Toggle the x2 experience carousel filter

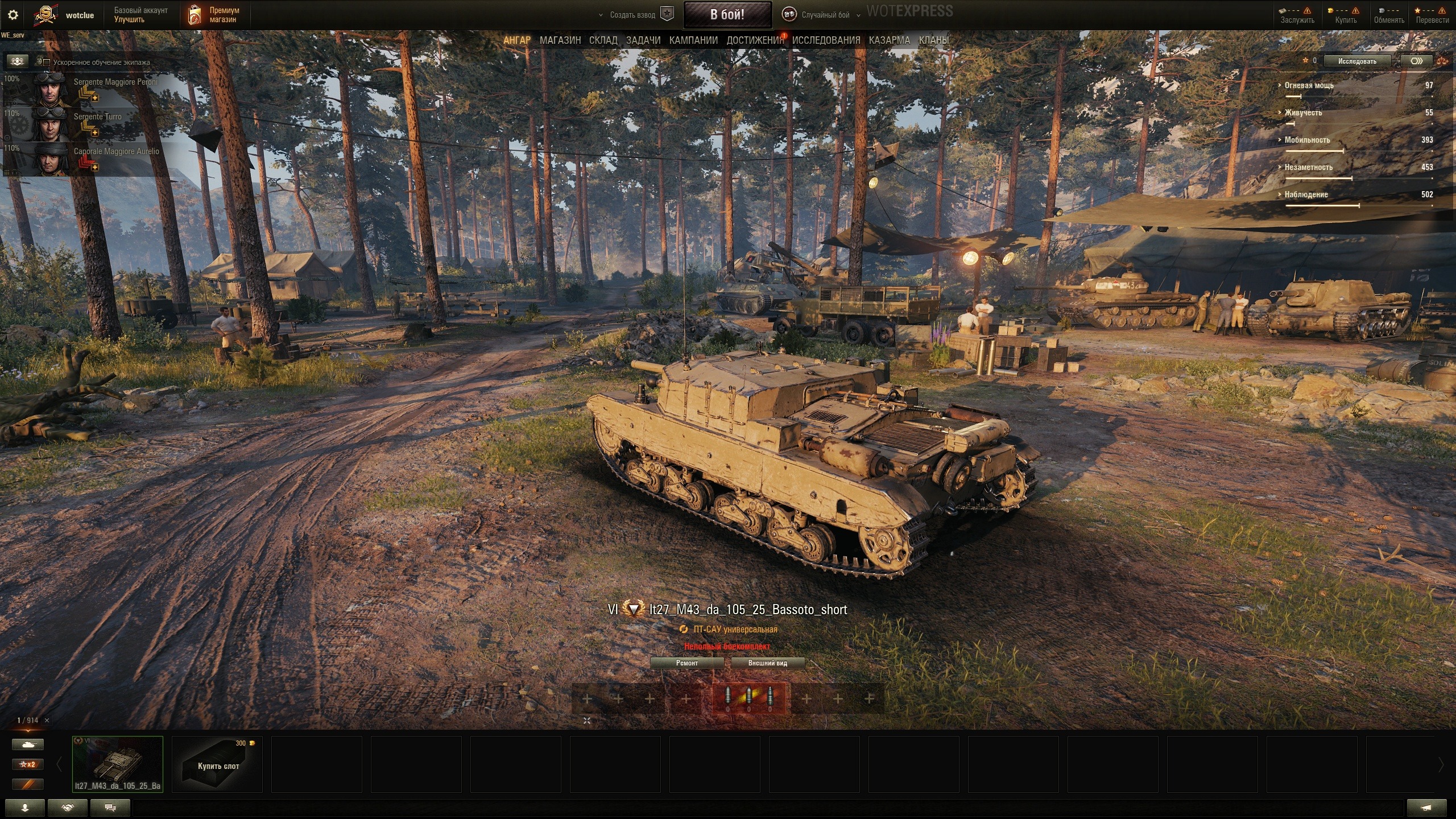[28, 764]
